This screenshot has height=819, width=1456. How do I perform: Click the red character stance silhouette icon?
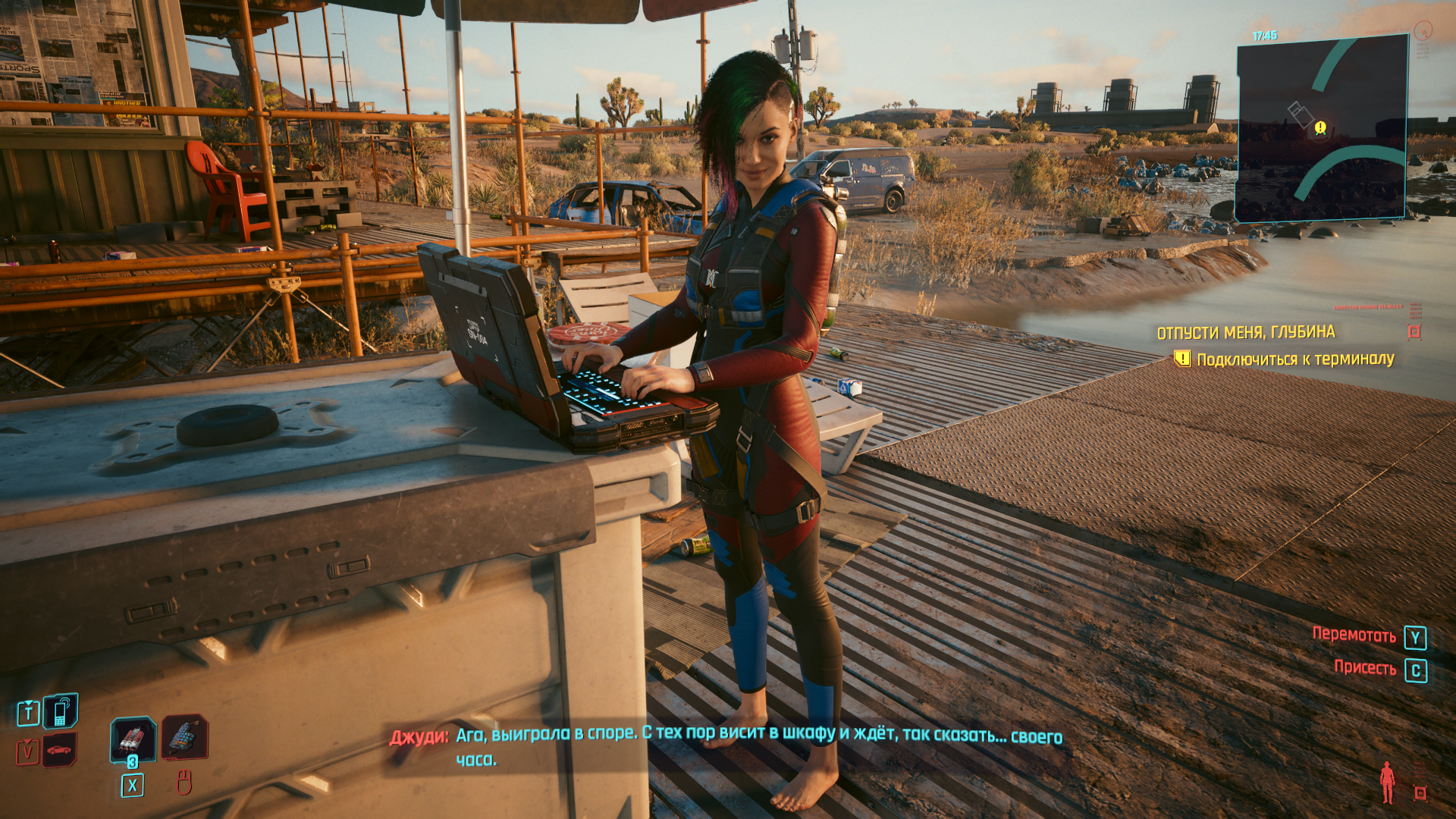(x=1387, y=782)
